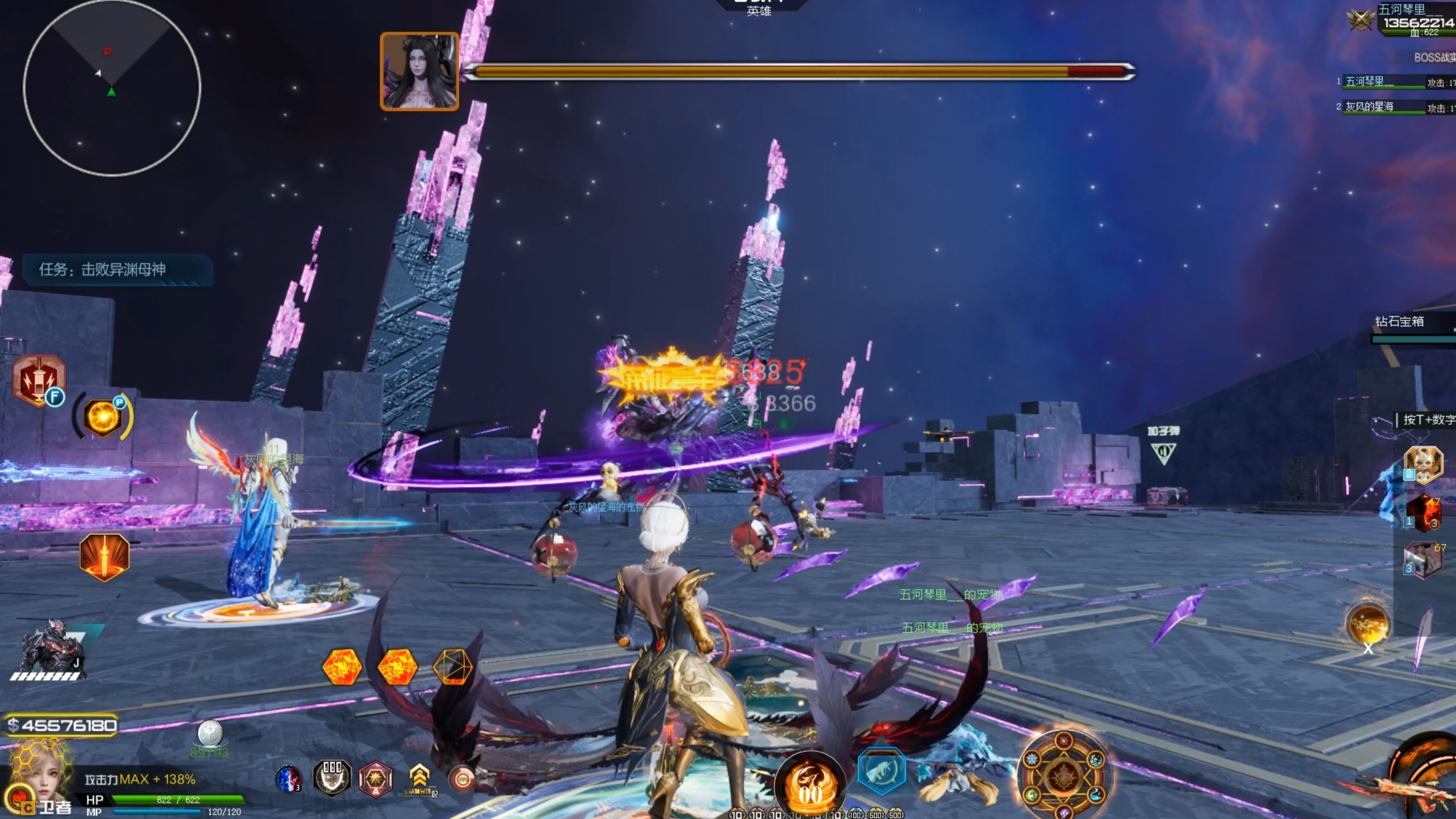Activate the red shield skill marked F

(x=38, y=380)
